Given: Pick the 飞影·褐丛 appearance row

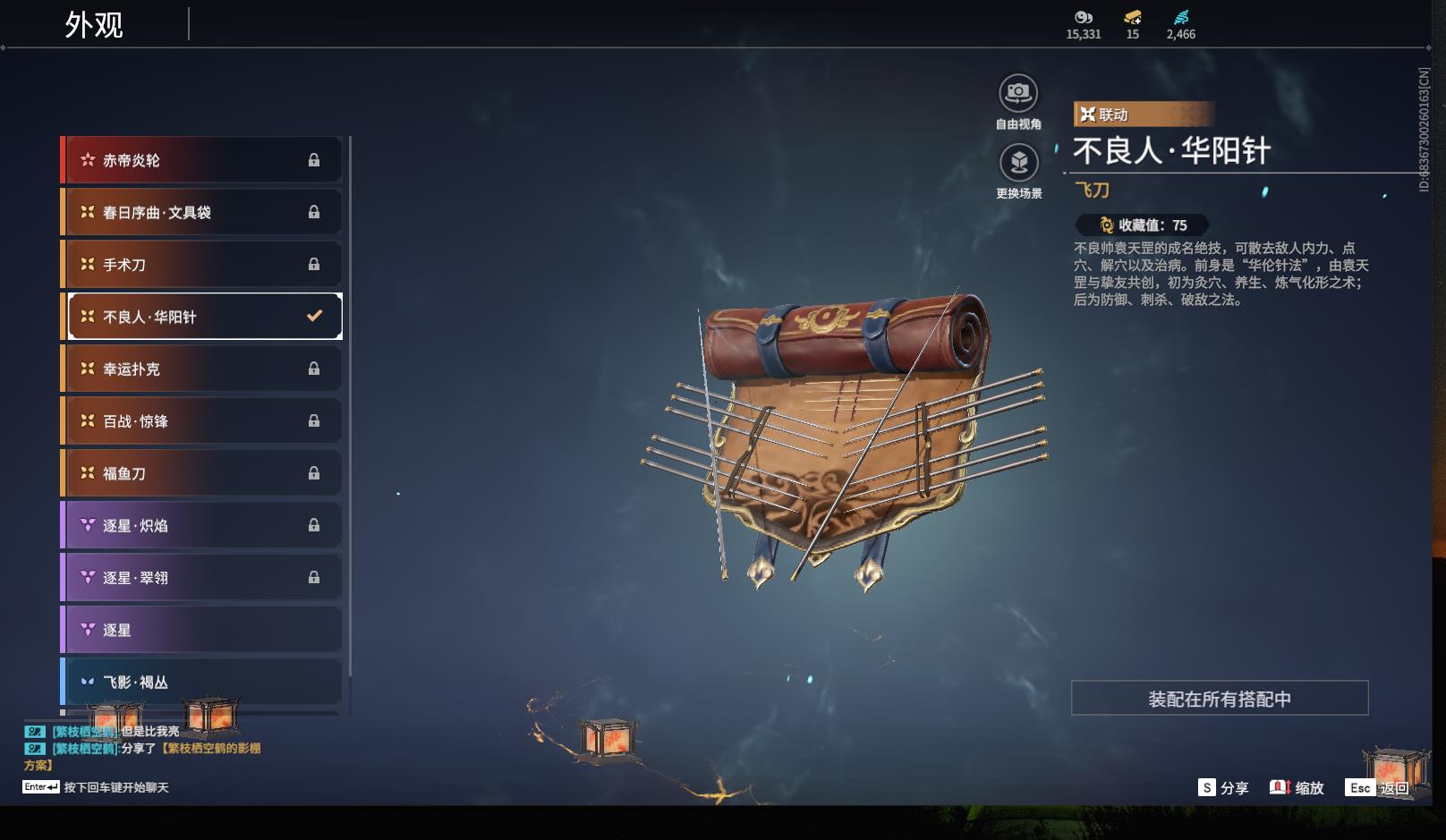Looking at the screenshot, I should click(203, 682).
